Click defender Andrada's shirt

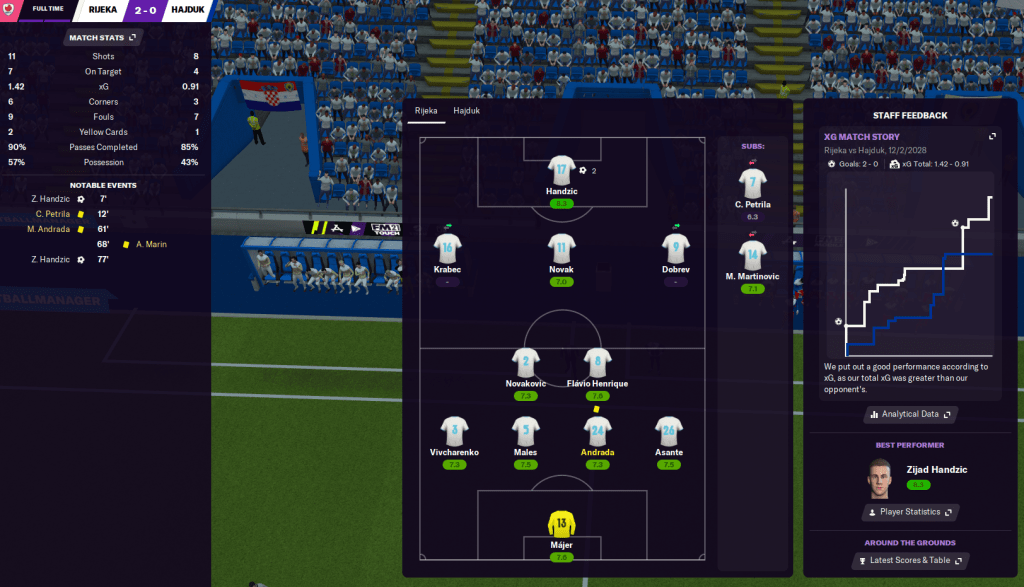coord(597,431)
